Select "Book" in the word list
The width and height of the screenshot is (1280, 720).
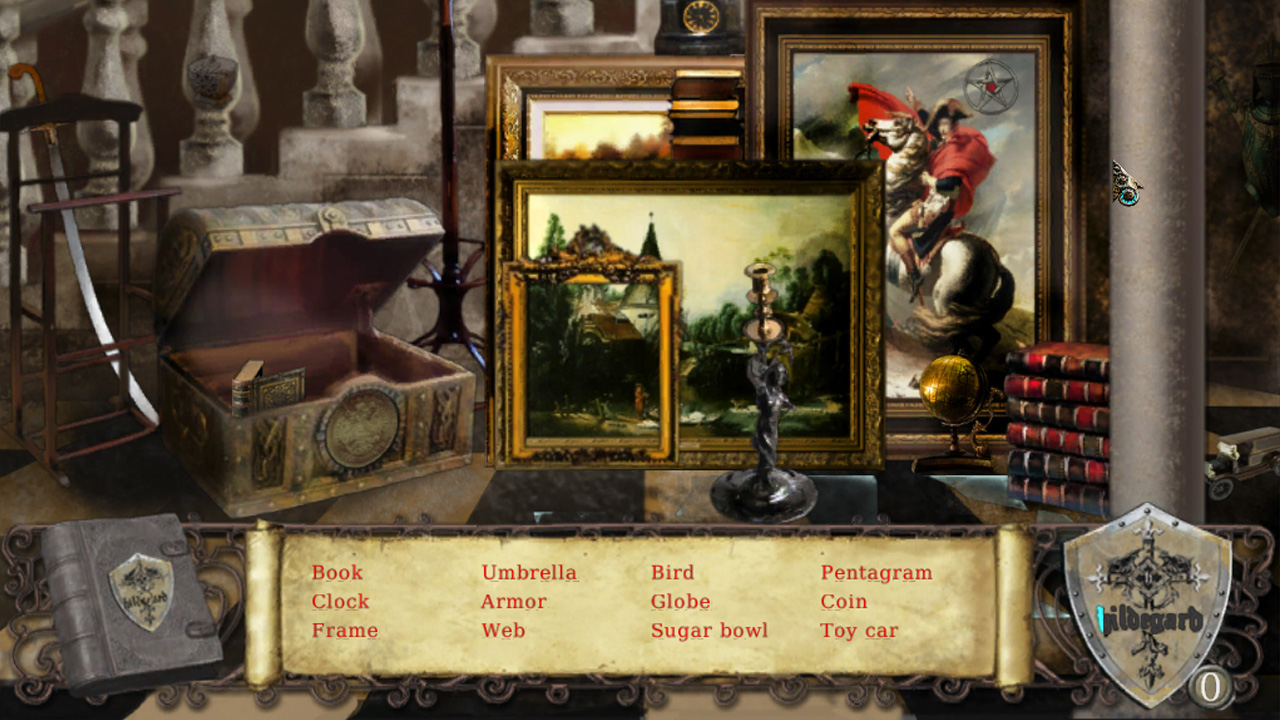point(336,573)
